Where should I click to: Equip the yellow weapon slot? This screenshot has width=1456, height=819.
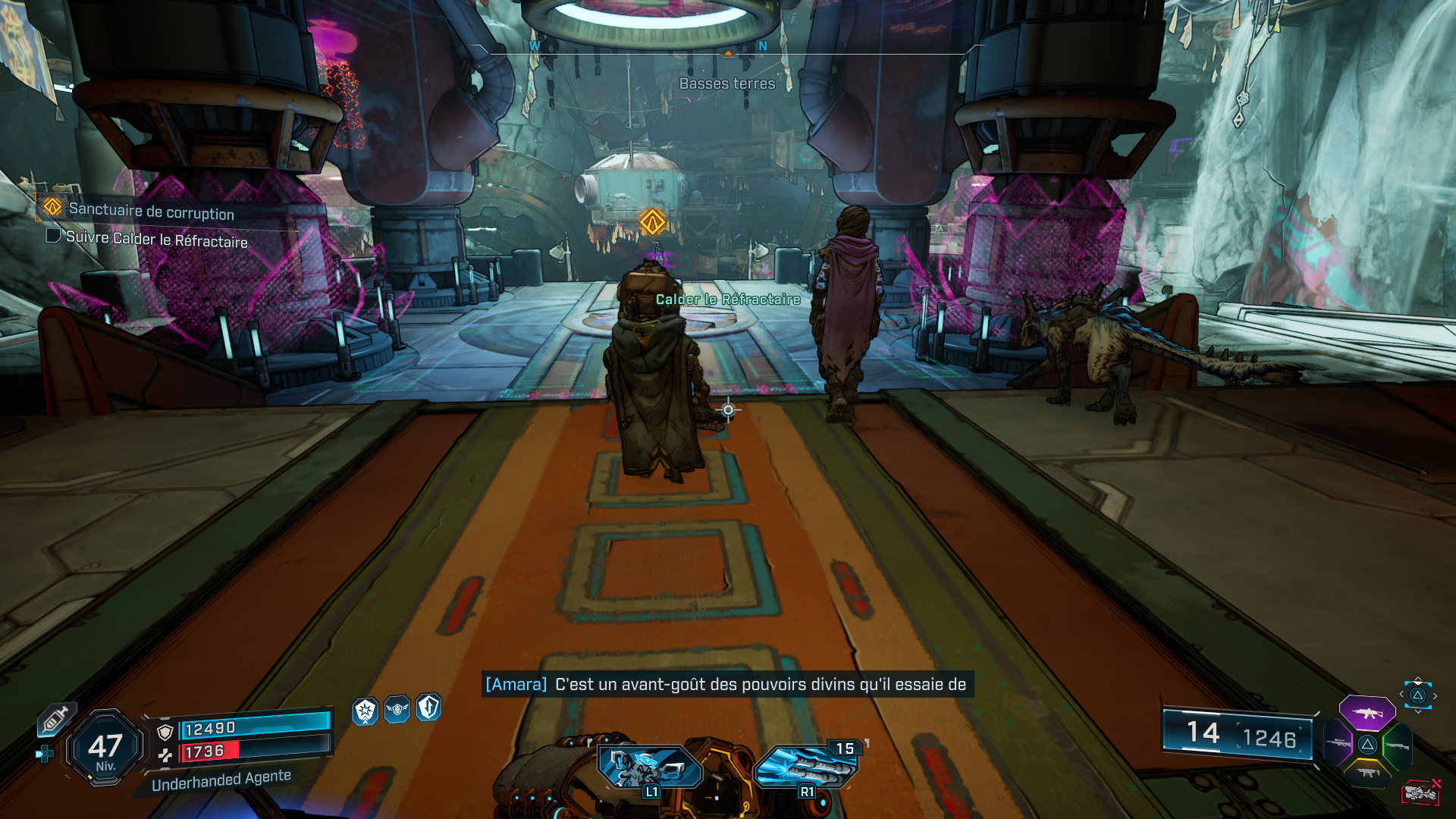[x=1367, y=773]
